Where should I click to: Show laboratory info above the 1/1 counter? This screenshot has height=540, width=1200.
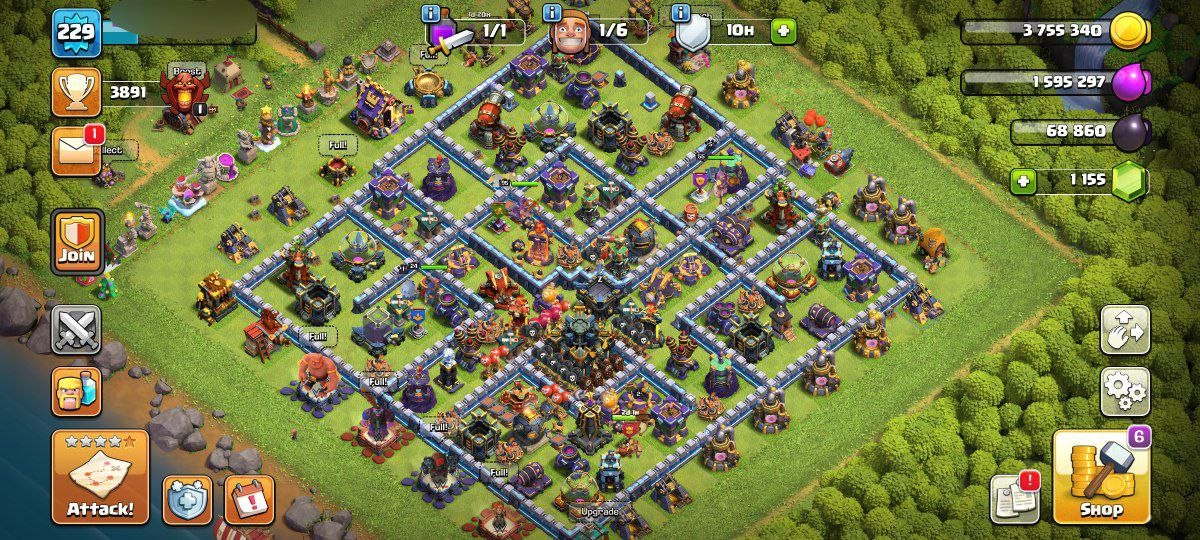click(431, 13)
